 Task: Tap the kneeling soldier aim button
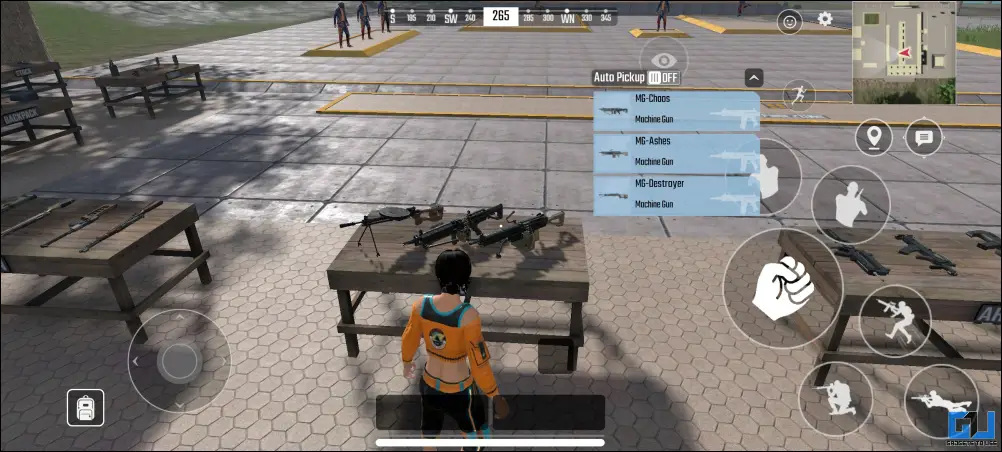[836, 399]
